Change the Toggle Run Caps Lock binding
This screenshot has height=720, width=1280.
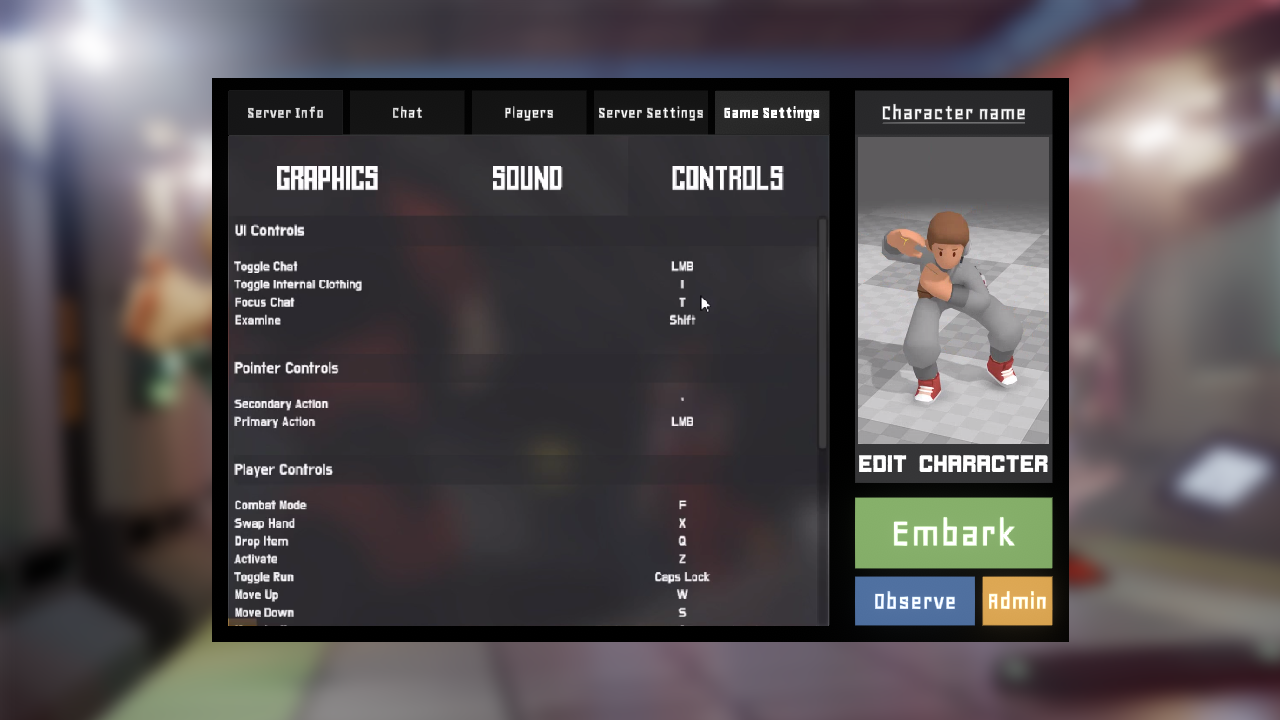click(x=682, y=578)
